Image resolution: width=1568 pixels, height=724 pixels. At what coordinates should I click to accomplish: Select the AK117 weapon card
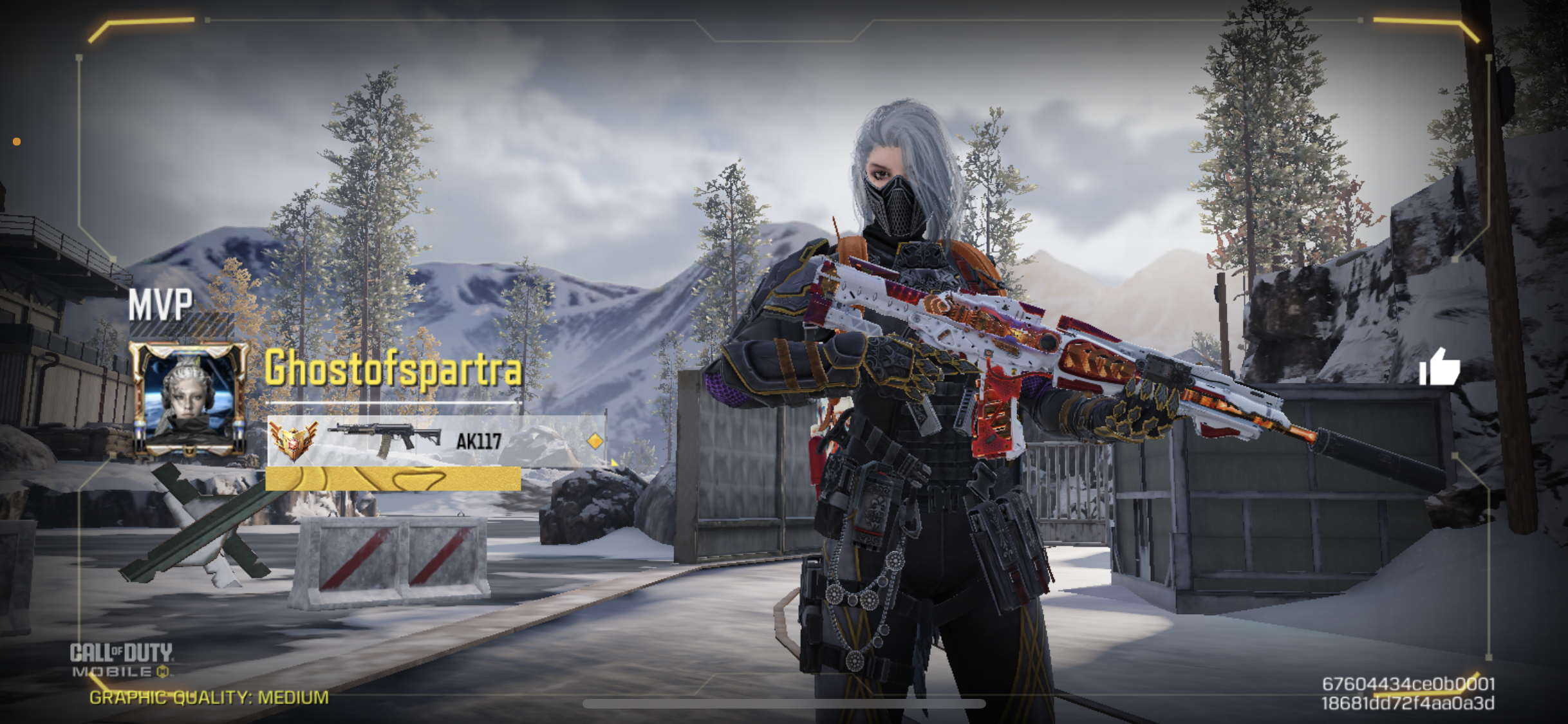click(x=436, y=441)
